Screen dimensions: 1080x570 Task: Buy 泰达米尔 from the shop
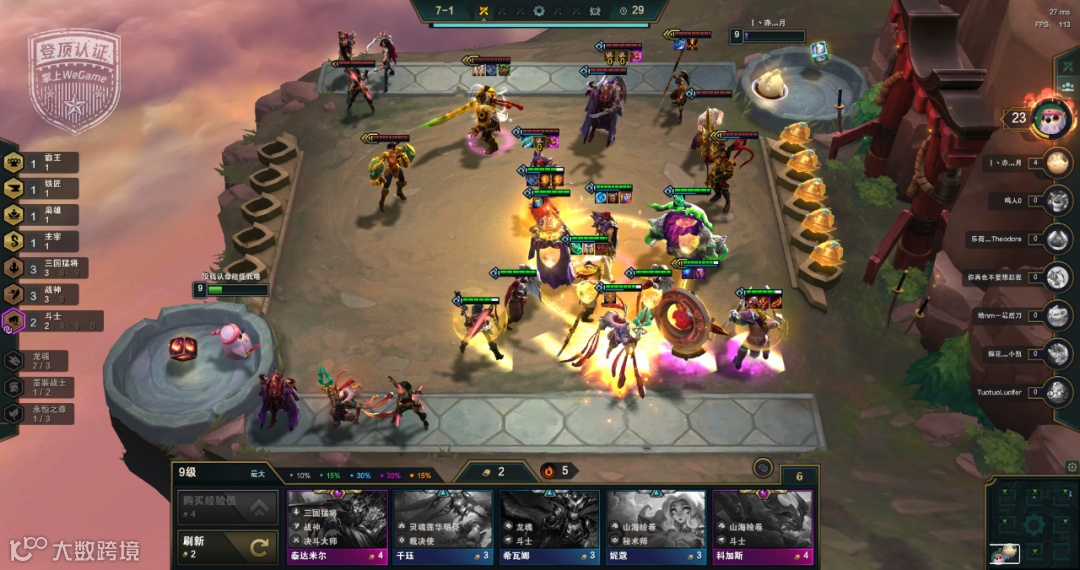[337, 525]
